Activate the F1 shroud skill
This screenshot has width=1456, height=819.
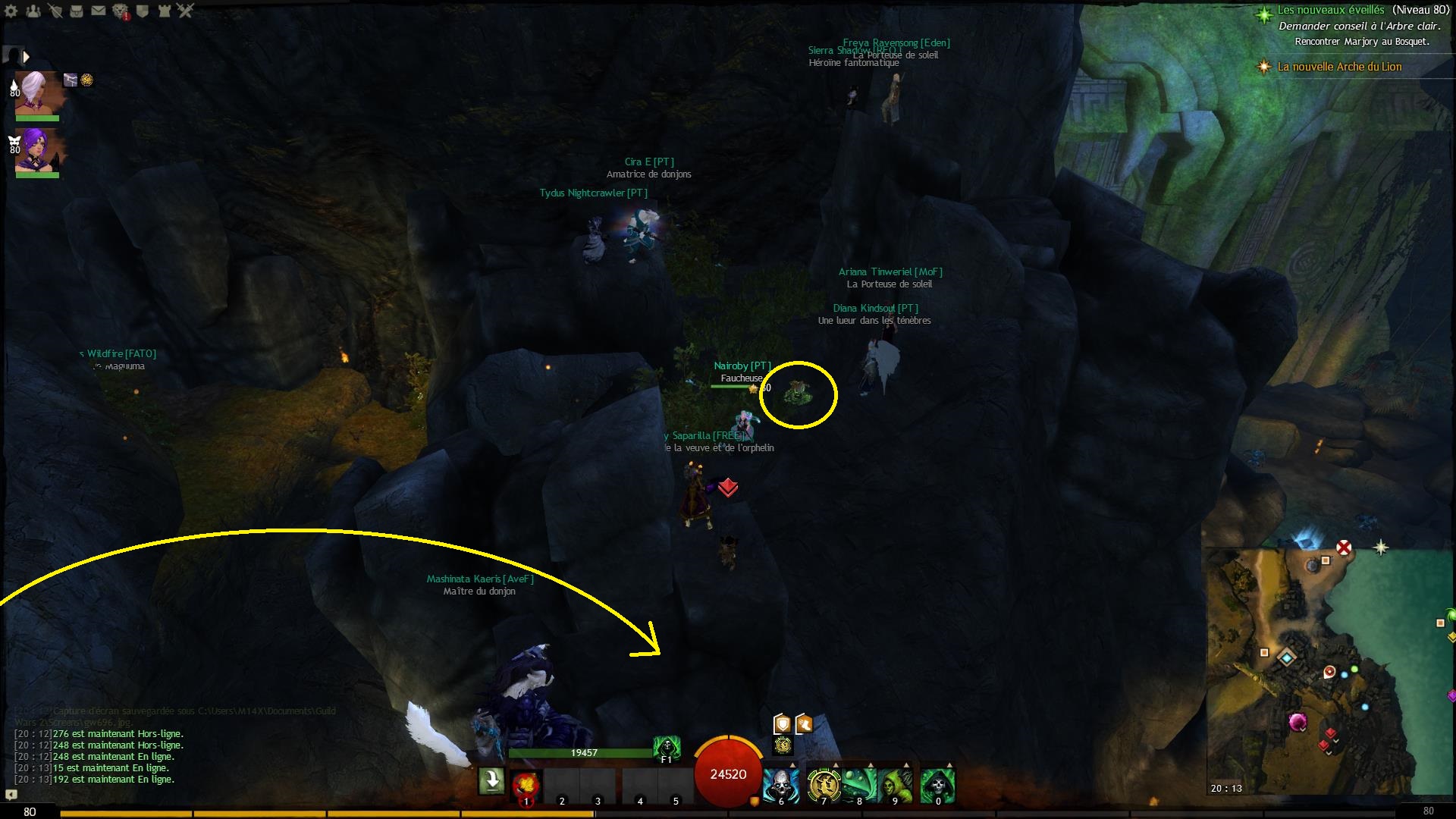[667, 748]
